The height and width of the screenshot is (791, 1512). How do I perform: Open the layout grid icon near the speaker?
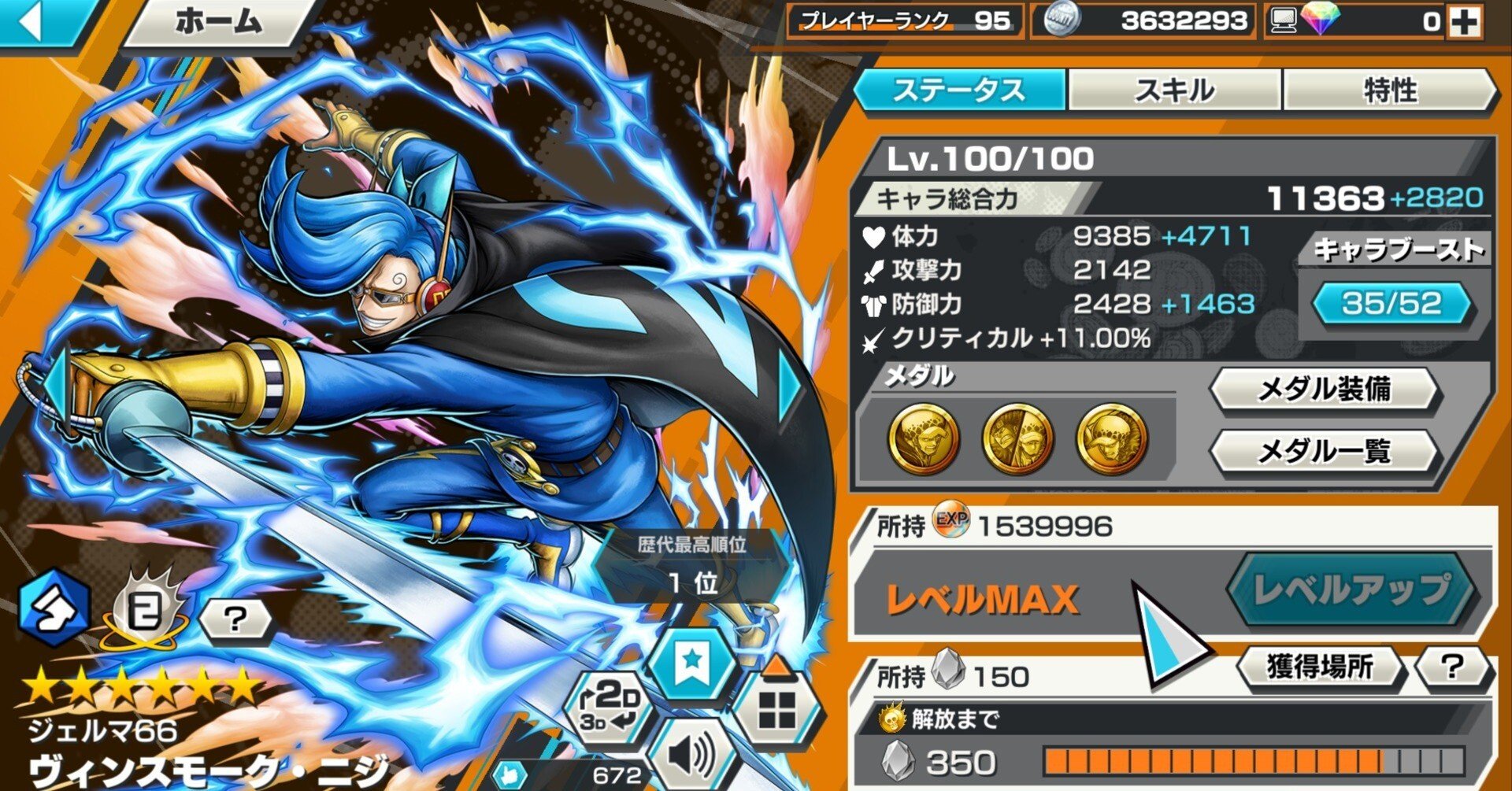click(x=776, y=704)
